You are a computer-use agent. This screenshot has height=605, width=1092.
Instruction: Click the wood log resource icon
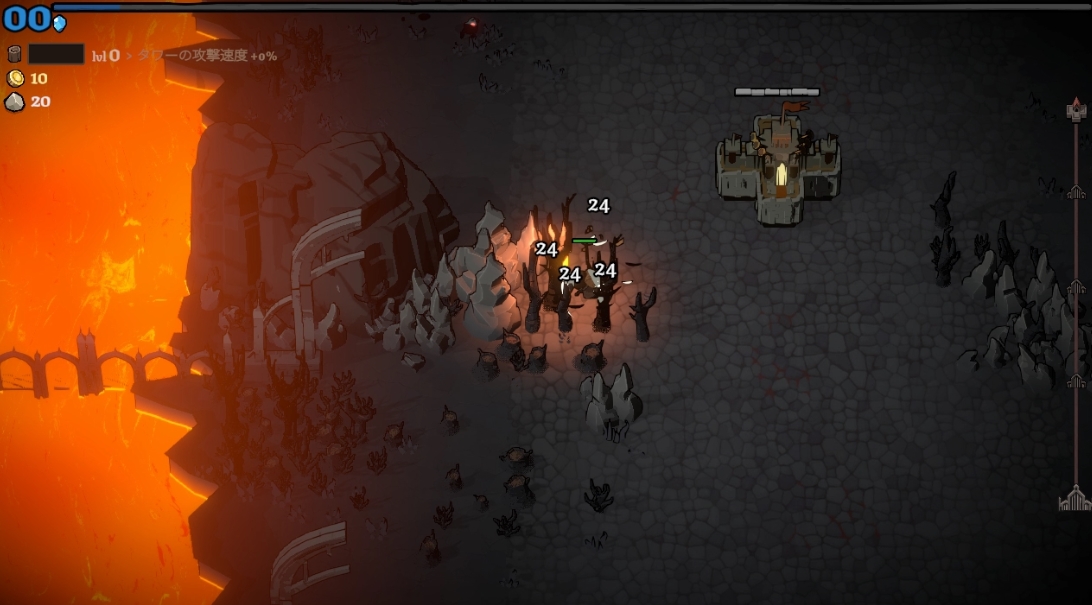coord(15,54)
